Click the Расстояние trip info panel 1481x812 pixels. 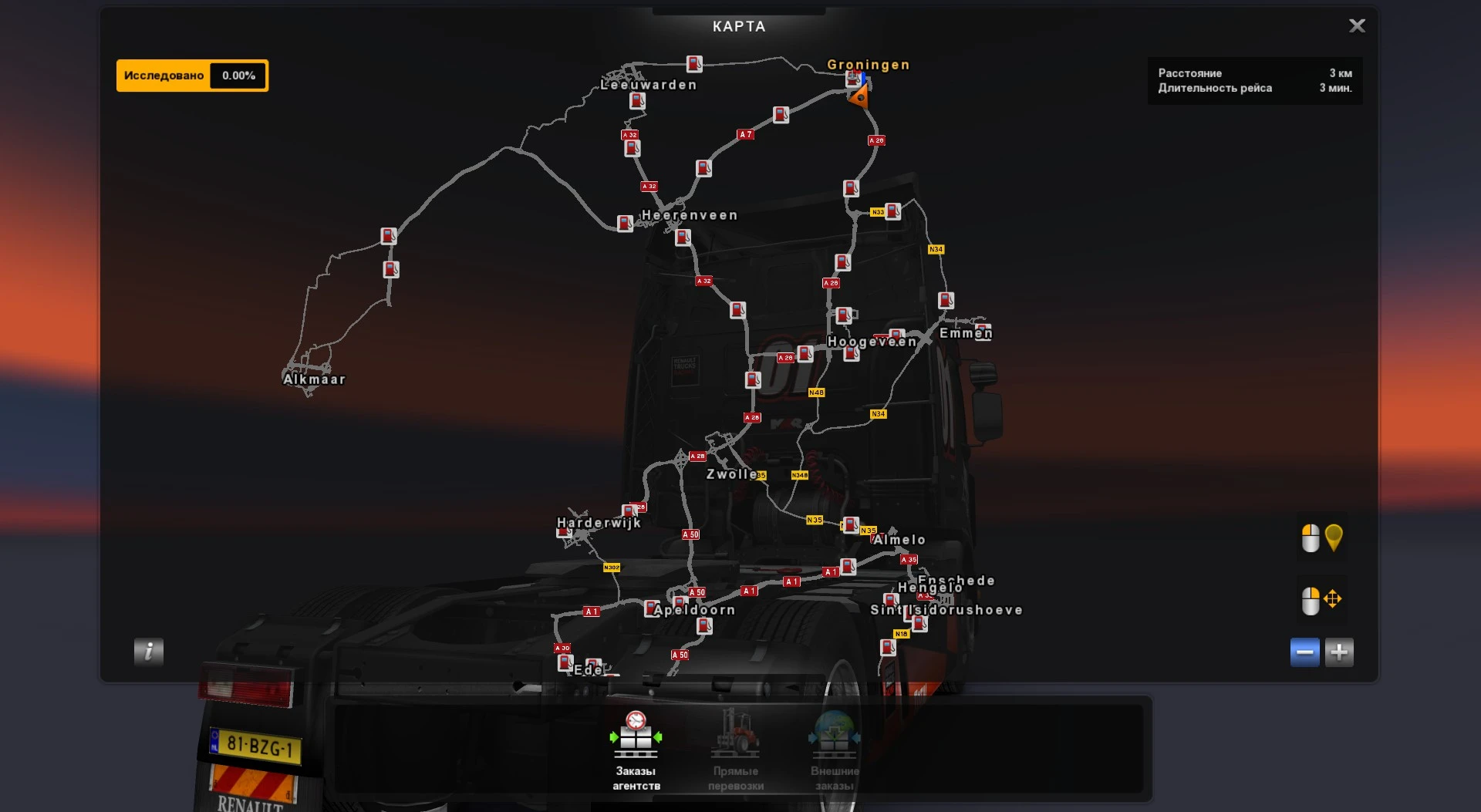click(1255, 80)
